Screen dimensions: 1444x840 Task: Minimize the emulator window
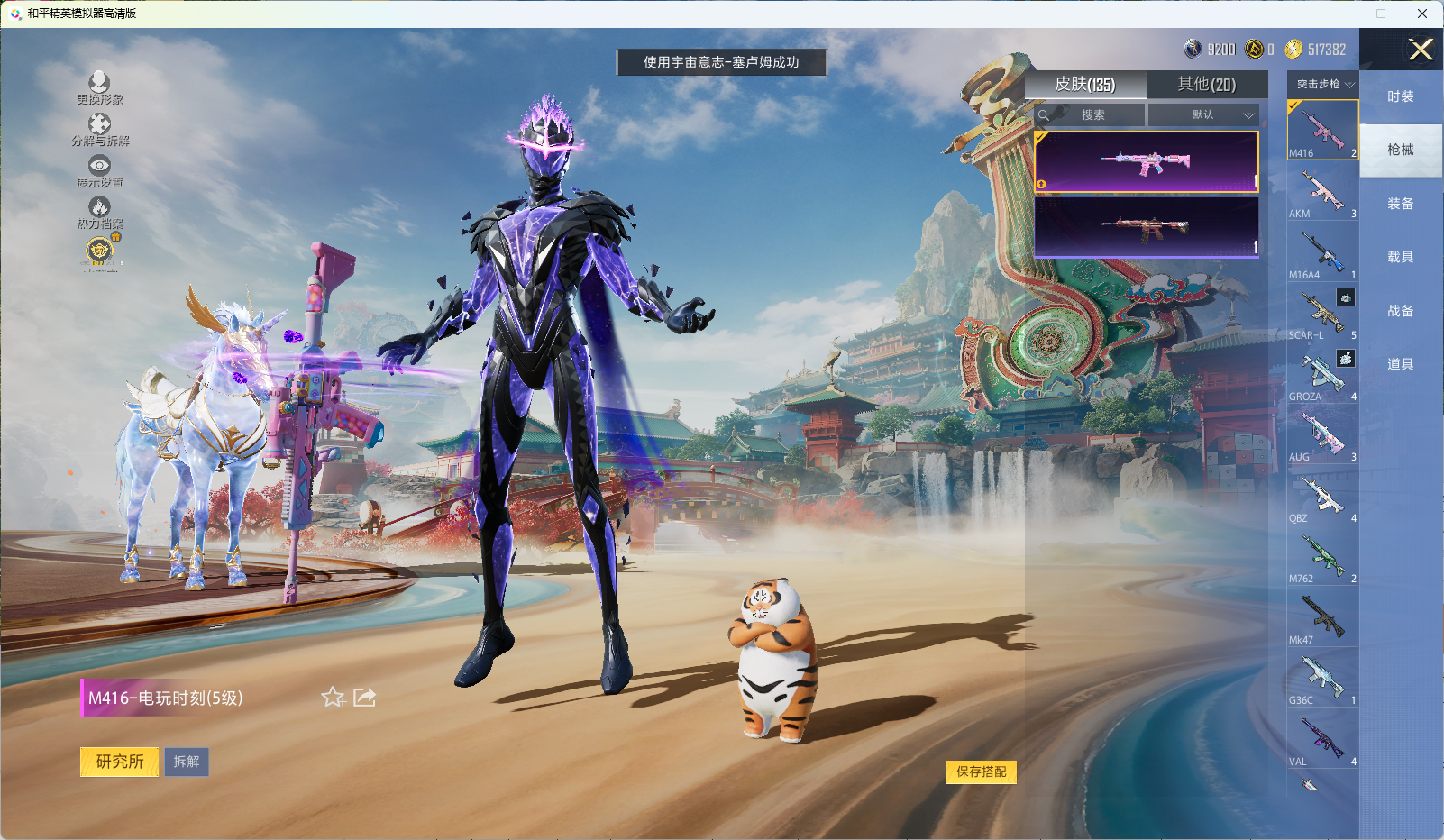pos(1340,14)
